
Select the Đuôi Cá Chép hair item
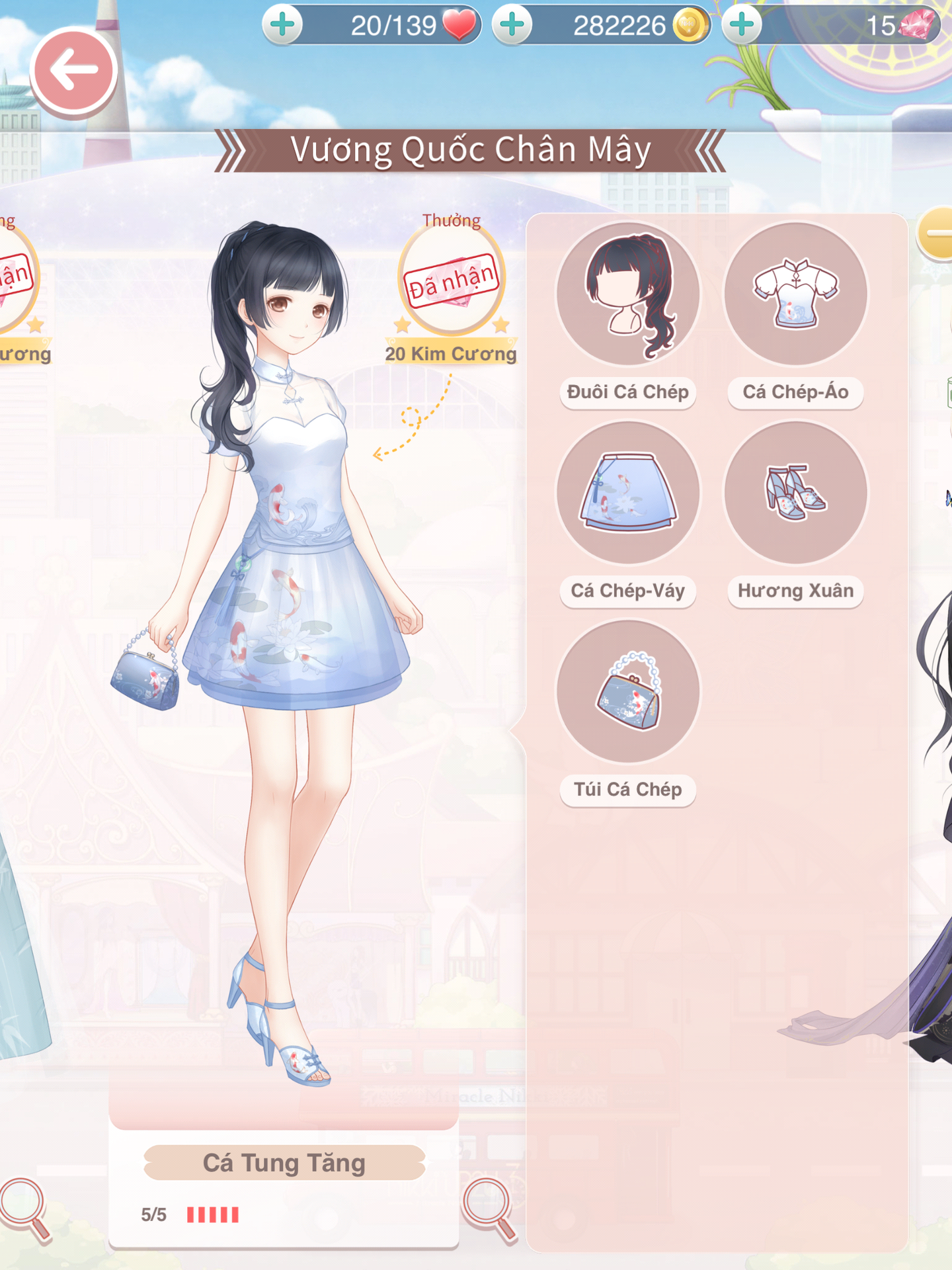click(x=627, y=294)
